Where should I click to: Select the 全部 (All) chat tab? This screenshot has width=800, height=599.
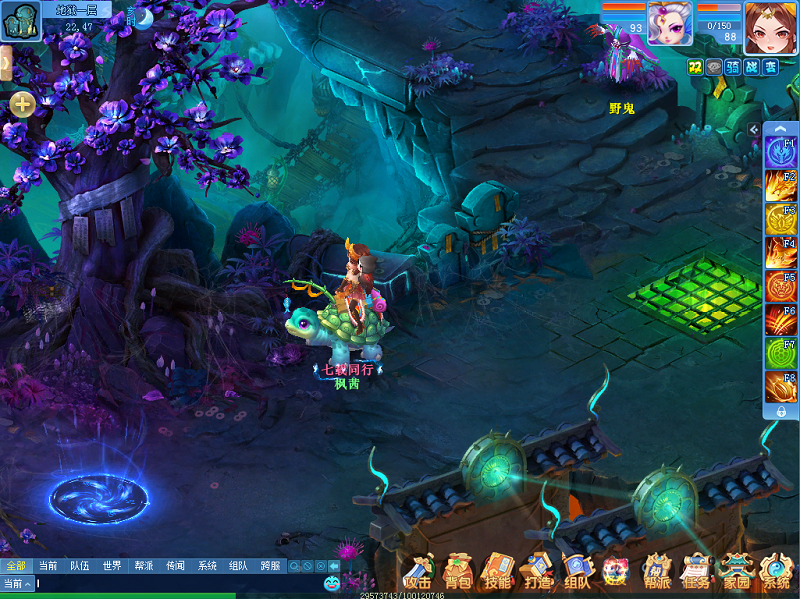pos(16,566)
